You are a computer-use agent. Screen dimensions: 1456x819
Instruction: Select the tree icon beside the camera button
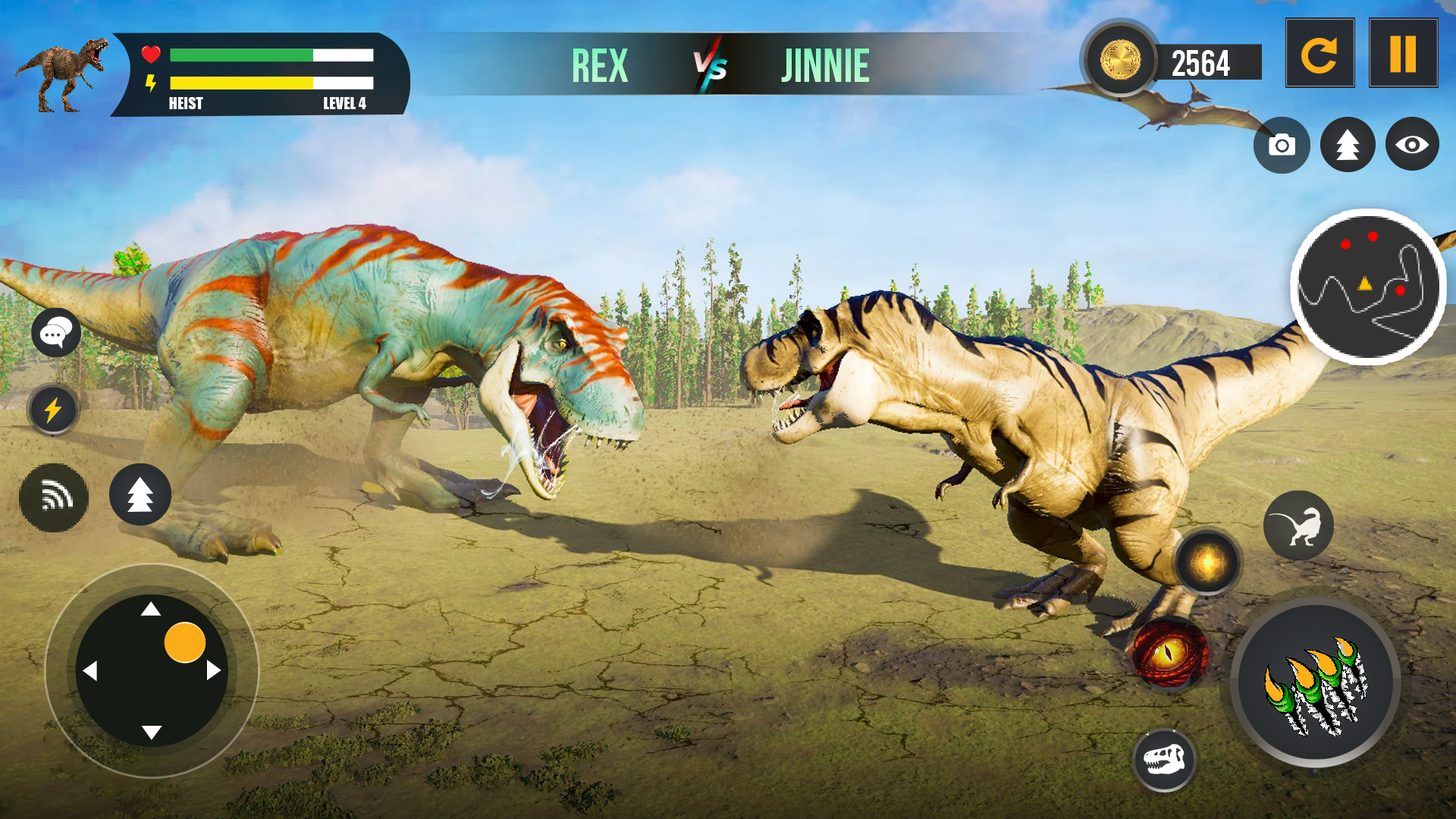tap(1348, 144)
